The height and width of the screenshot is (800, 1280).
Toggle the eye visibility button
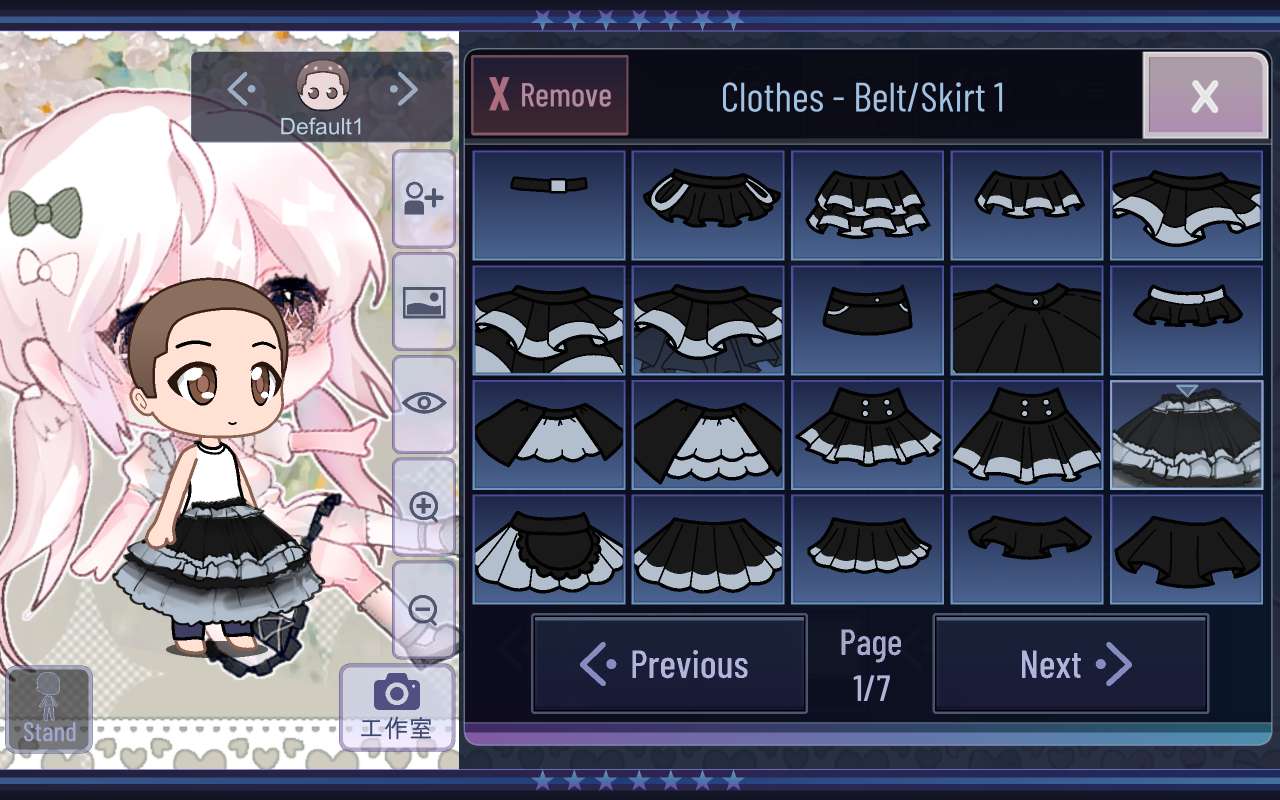pyautogui.click(x=424, y=403)
